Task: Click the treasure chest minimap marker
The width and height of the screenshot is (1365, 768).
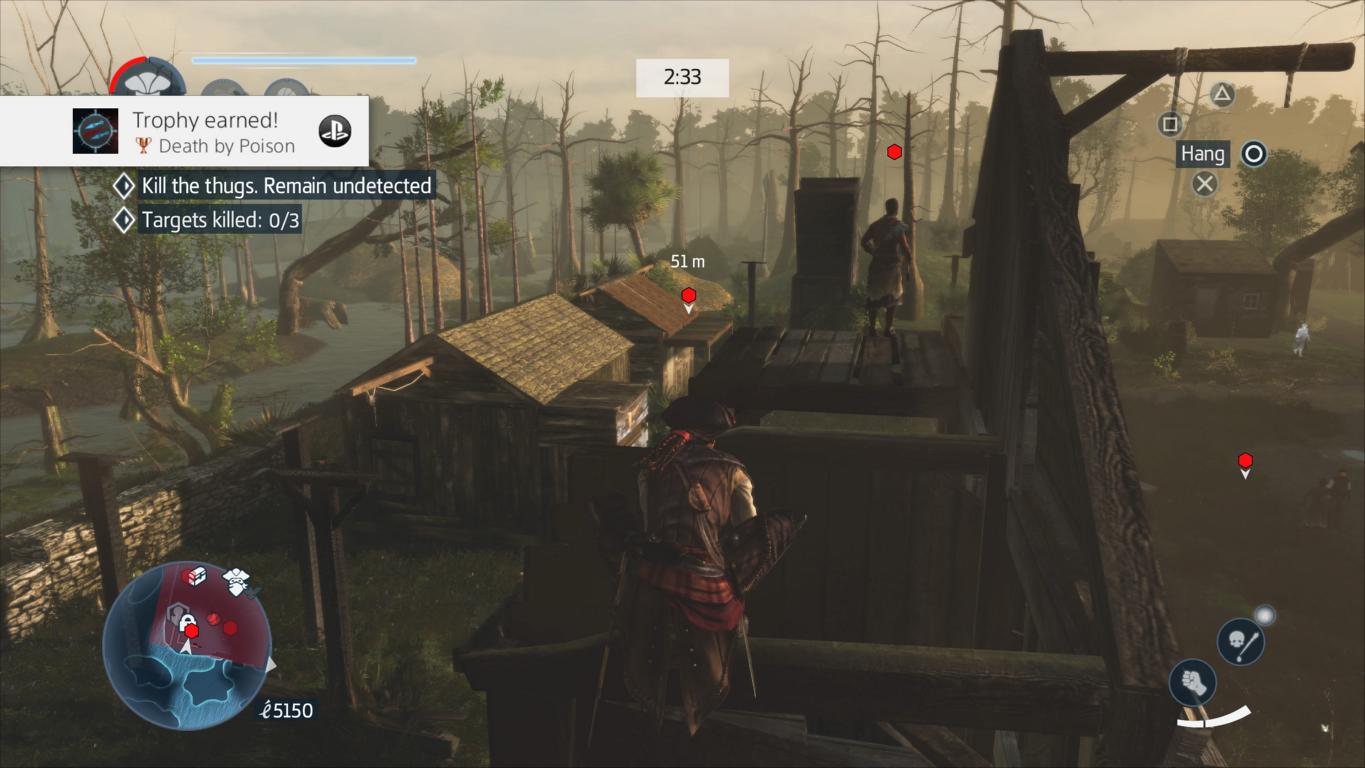Action: [x=196, y=577]
